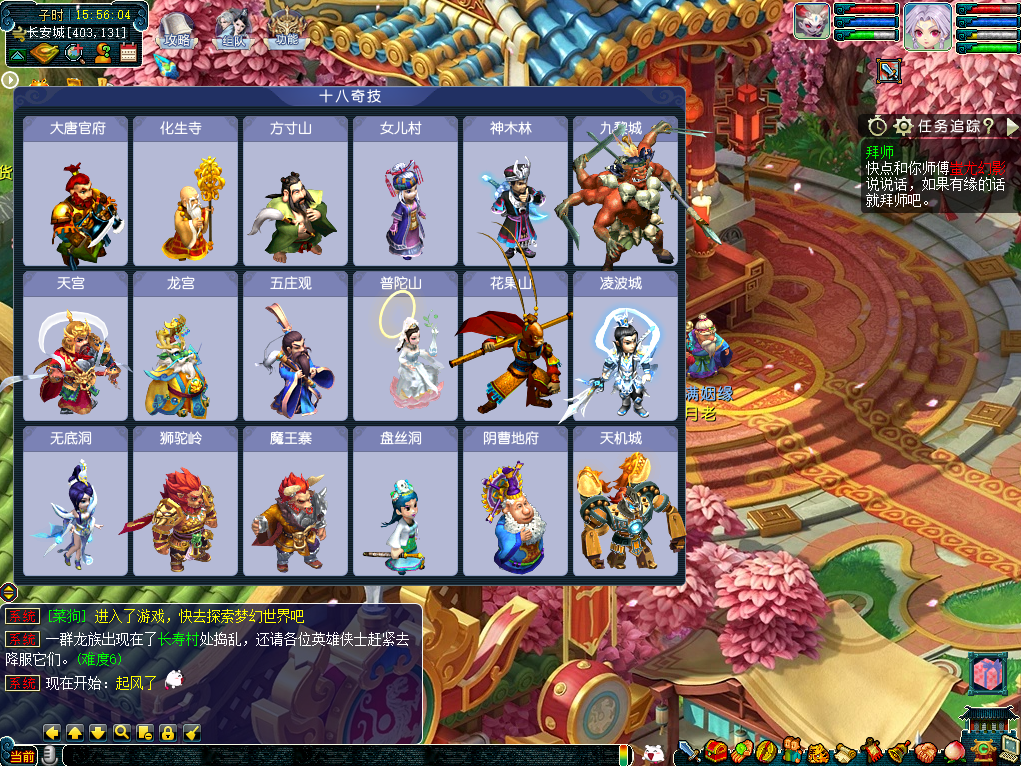The height and width of the screenshot is (766, 1021).
Task: Select the 普陀山 school card
Action: pos(406,346)
